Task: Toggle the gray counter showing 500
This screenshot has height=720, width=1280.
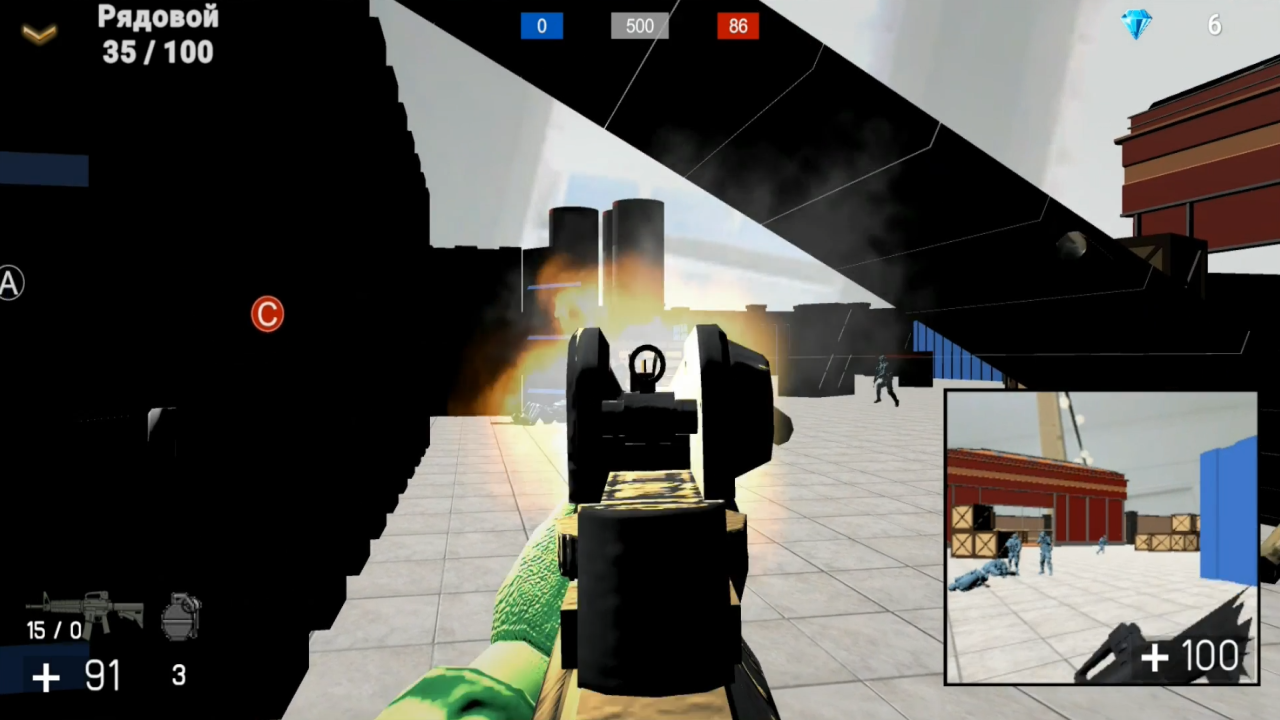Action: [x=639, y=26]
